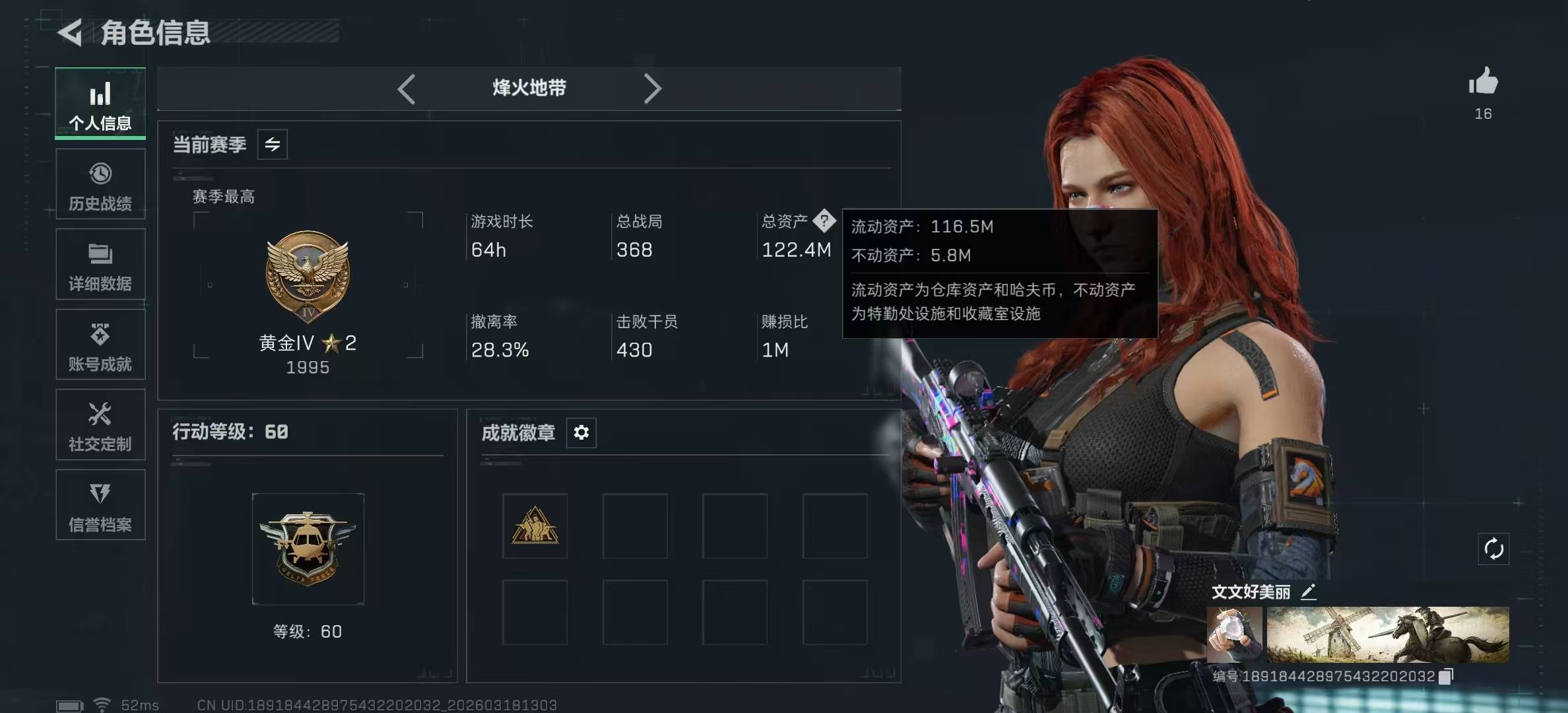Open the 社交定制 tab
Viewport: 1568px width, 713px height.
[x=100, y=426]
